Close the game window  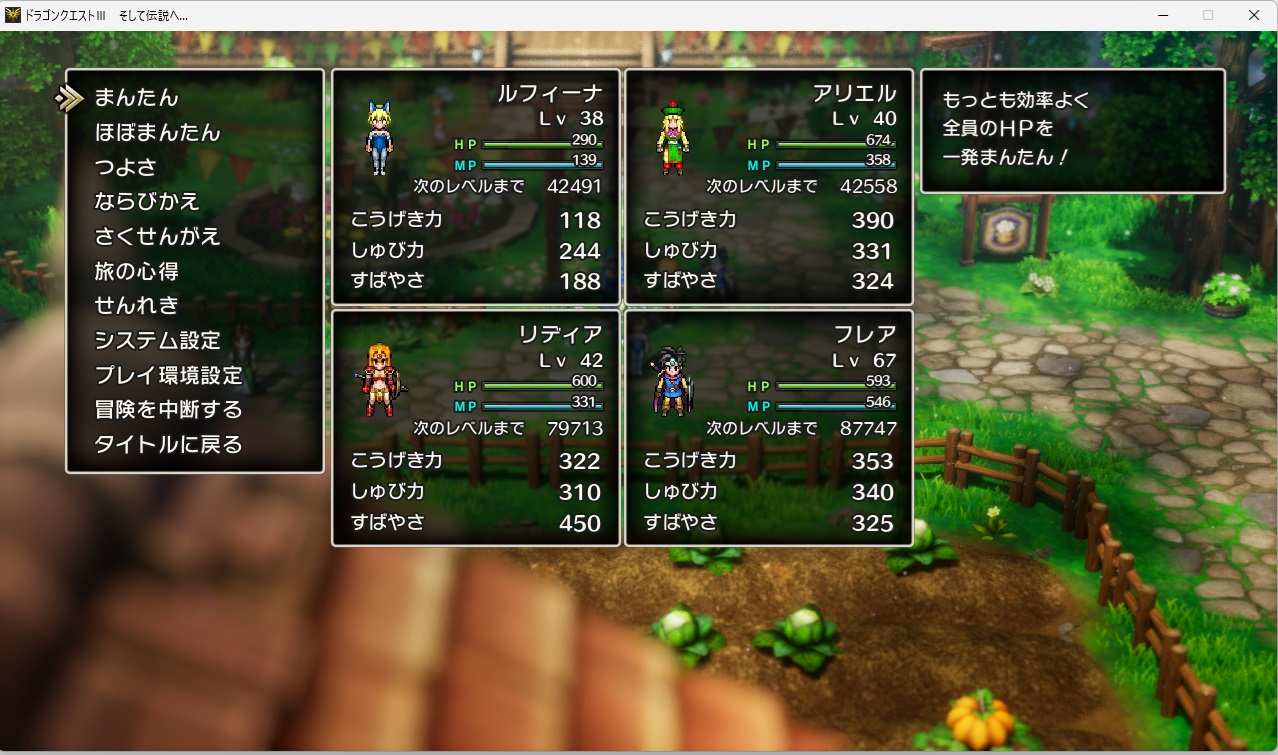(x=1254, y=15)
